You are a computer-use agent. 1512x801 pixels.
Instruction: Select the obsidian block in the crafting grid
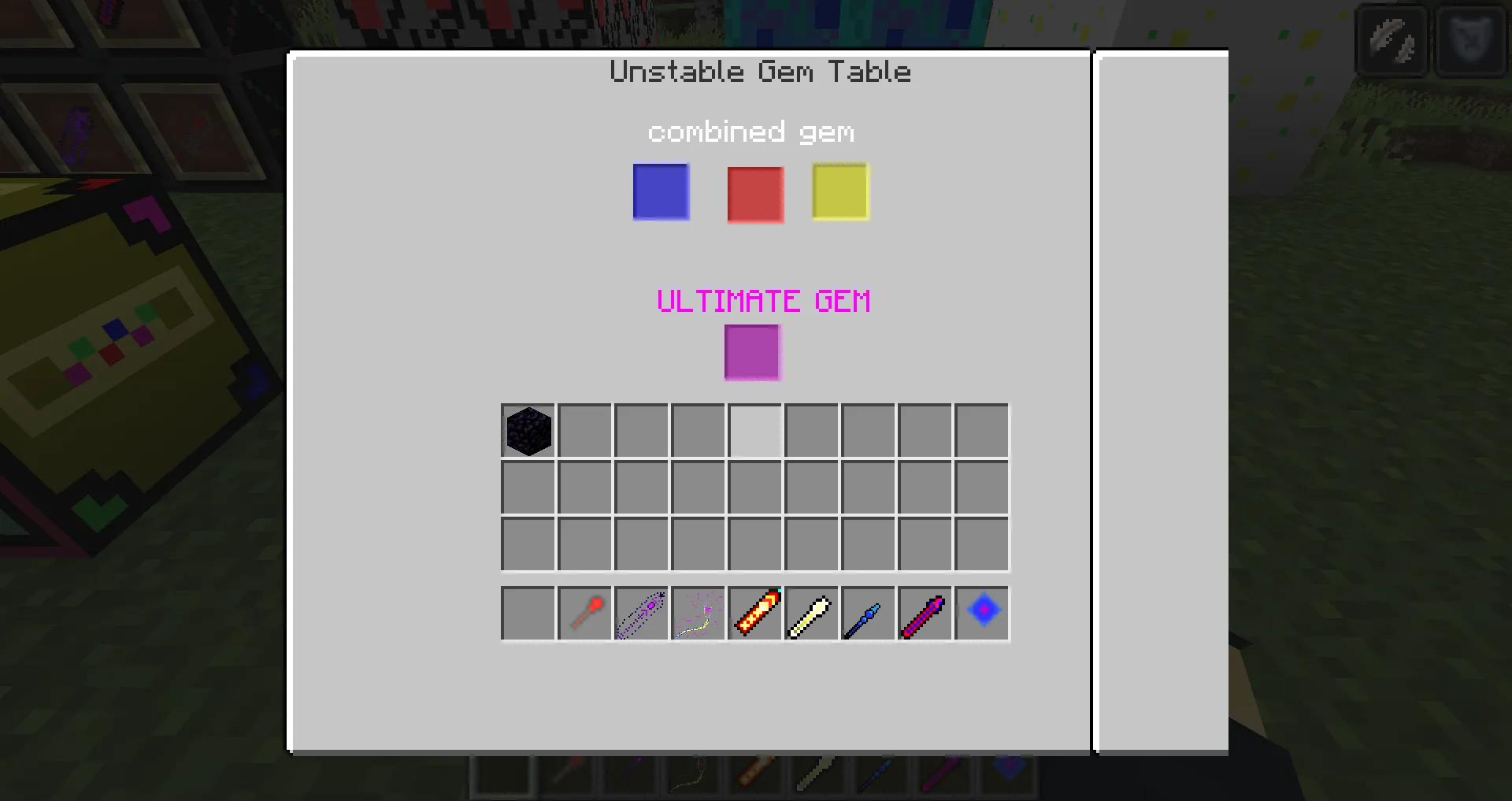pos(527,429)
